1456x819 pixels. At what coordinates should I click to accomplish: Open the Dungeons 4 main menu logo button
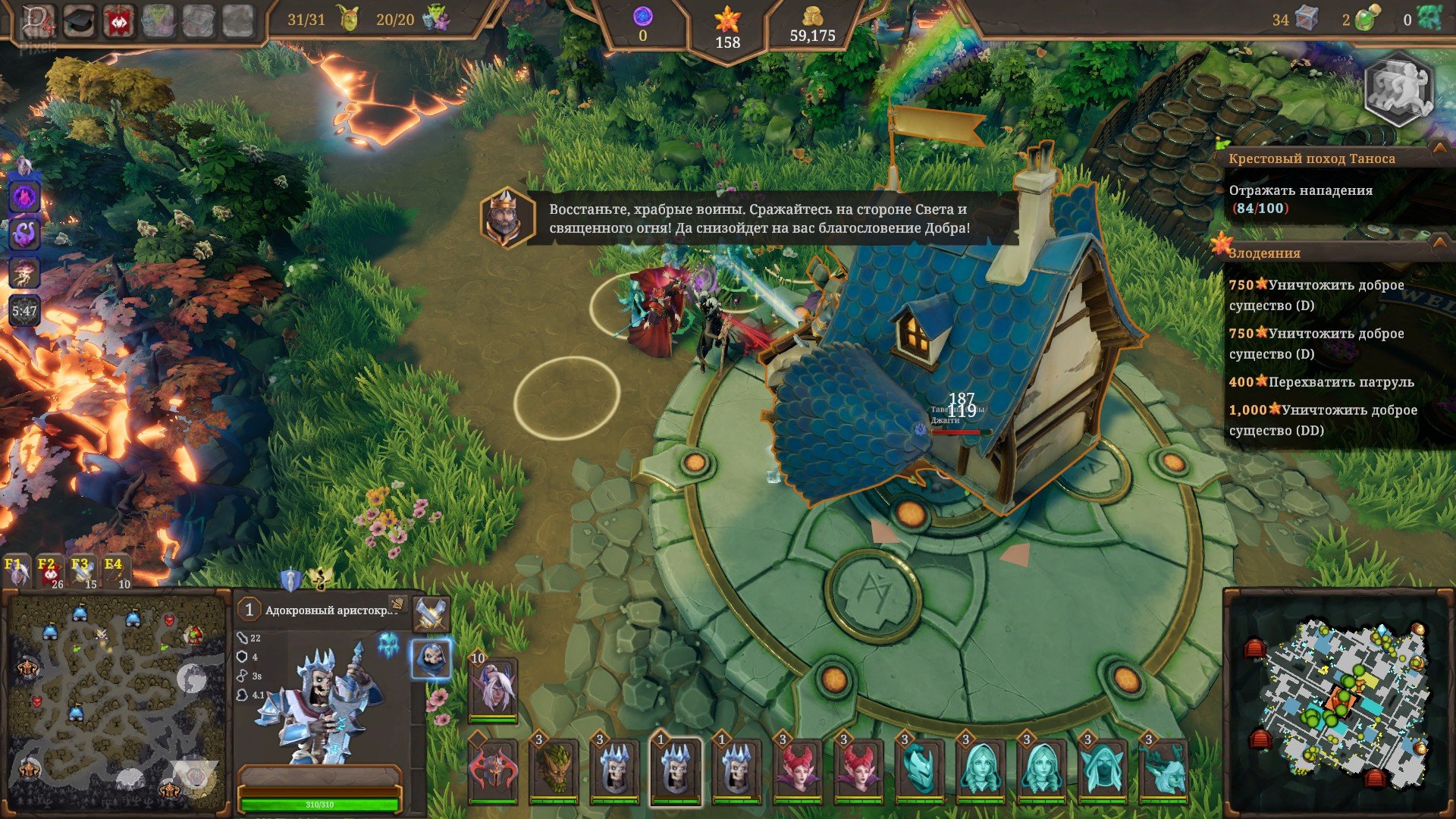(36, 20)
